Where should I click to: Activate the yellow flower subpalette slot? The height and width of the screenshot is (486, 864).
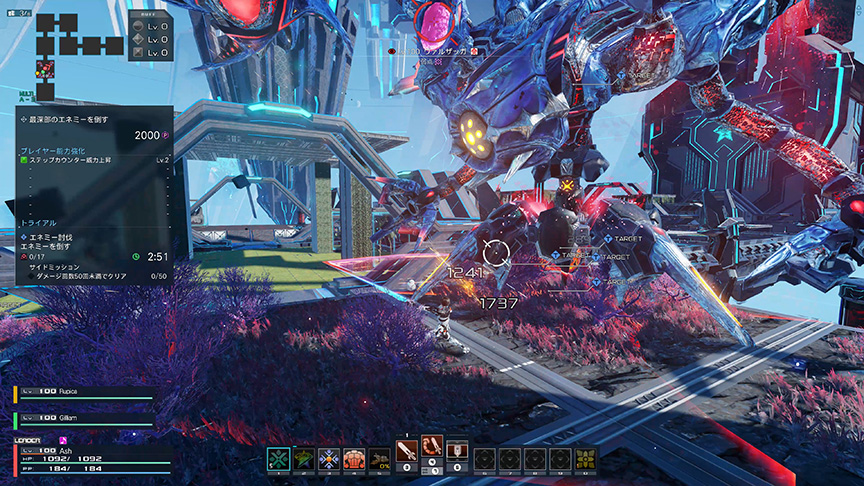[585, 459]
